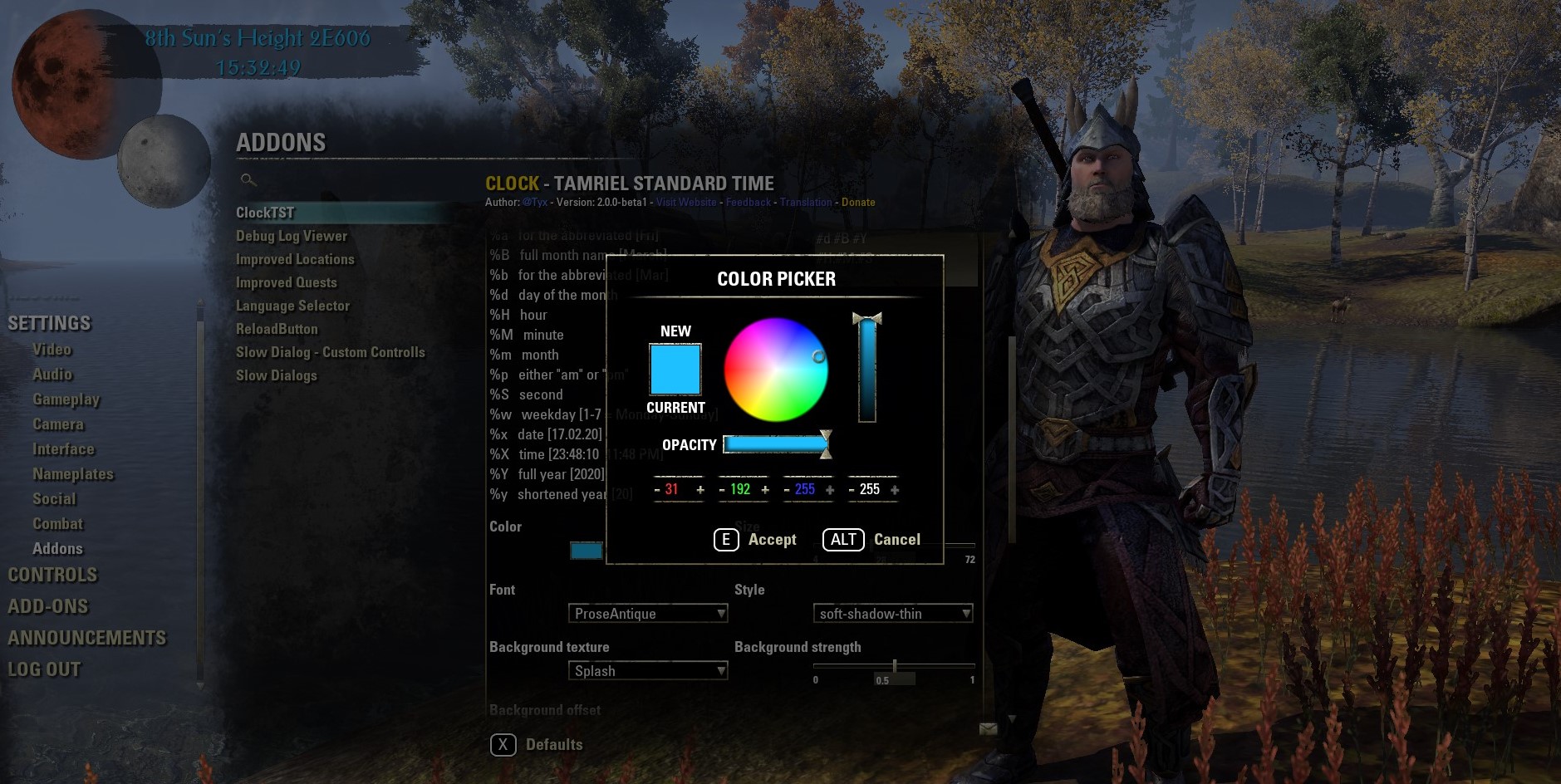The height and width of the screenshot is (784, 1561).
Task: Adjust the Background strength slider
Action: click(895, 664)
